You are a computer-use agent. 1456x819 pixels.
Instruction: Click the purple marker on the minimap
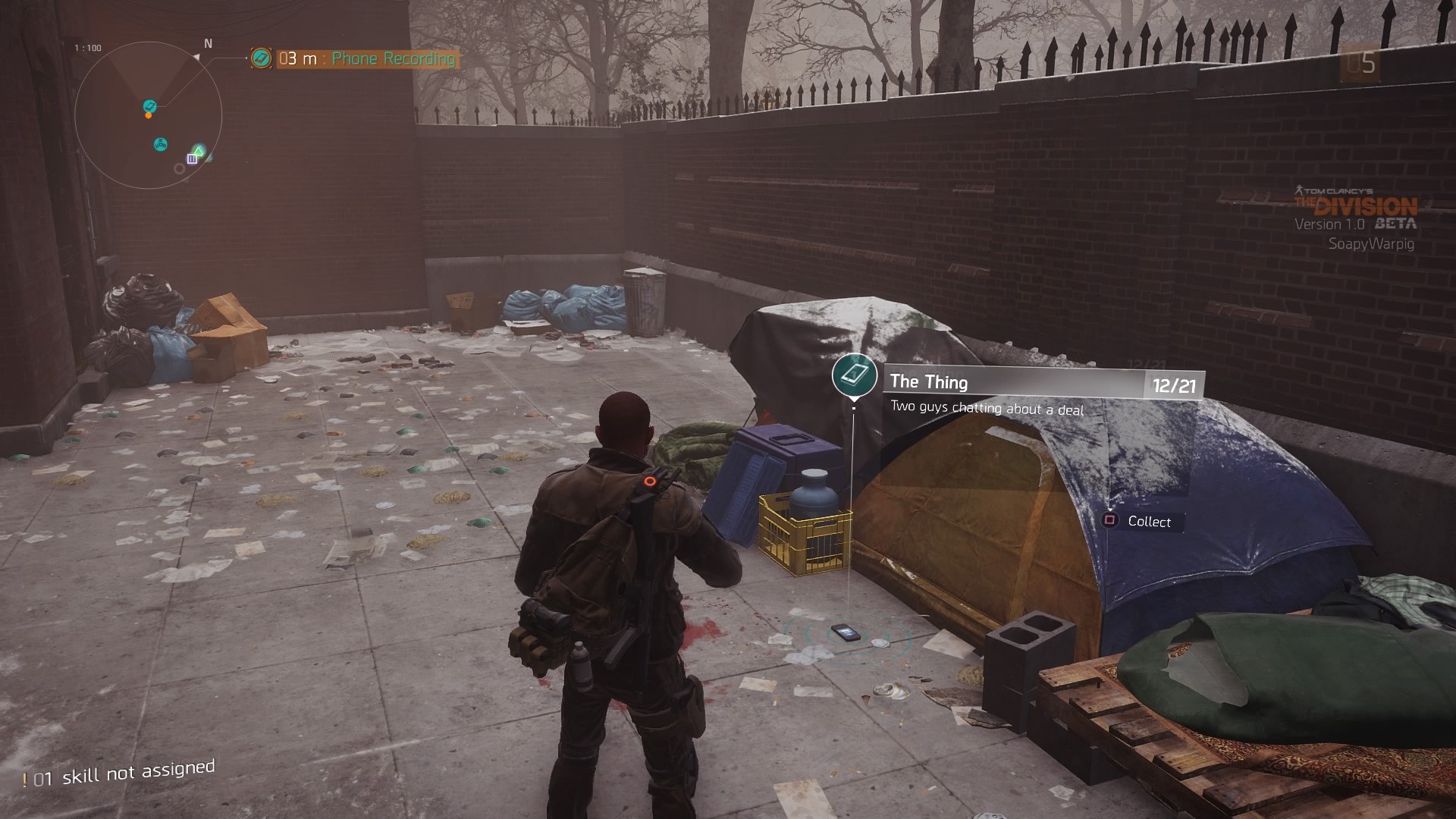192,158
